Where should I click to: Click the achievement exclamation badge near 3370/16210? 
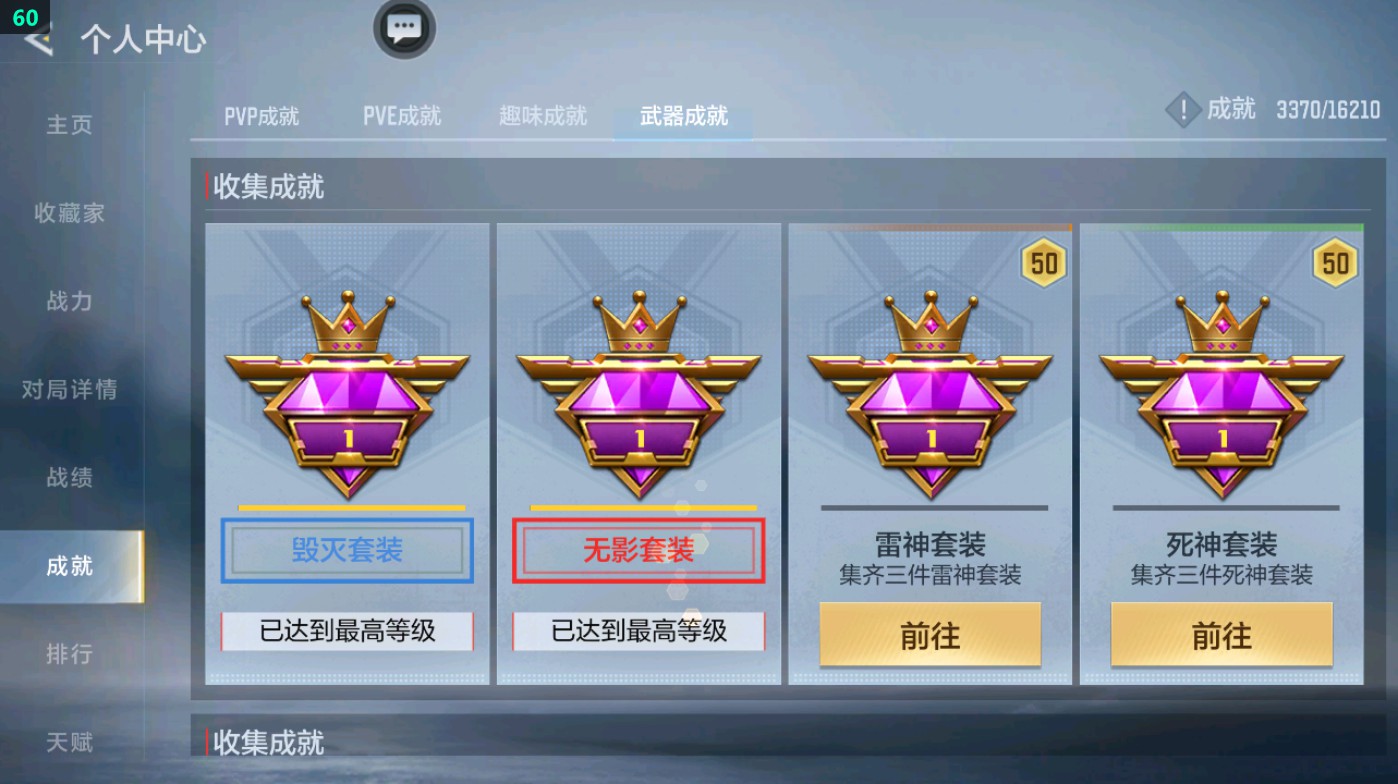(1183, 110)
